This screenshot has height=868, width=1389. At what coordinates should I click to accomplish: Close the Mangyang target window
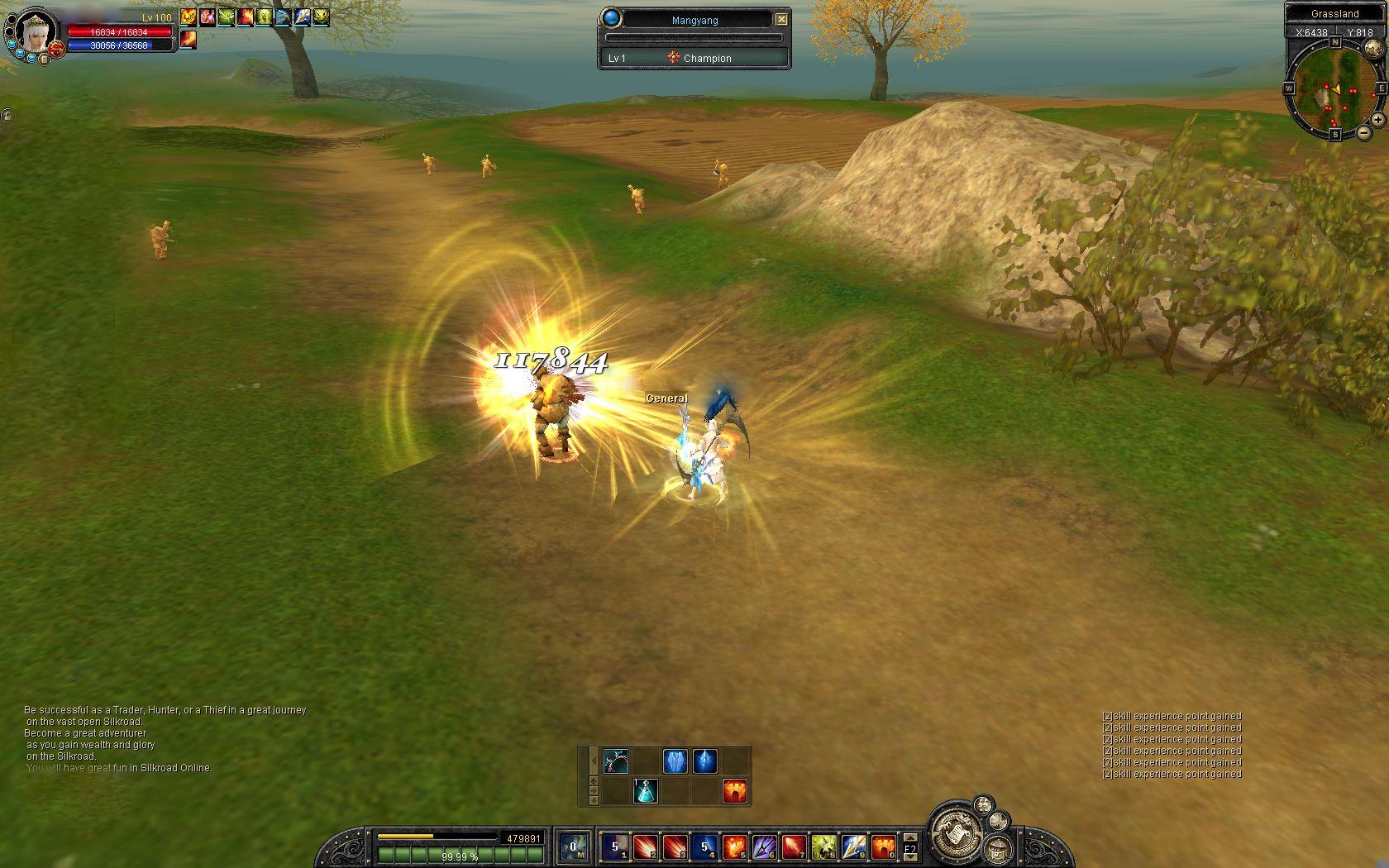781,19
